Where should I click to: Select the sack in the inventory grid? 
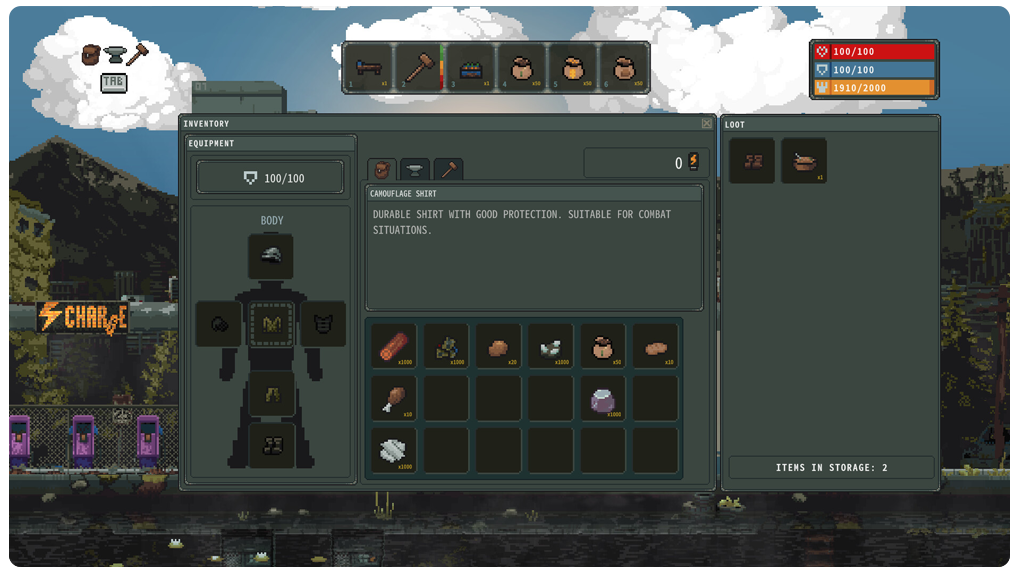point(602,345)
